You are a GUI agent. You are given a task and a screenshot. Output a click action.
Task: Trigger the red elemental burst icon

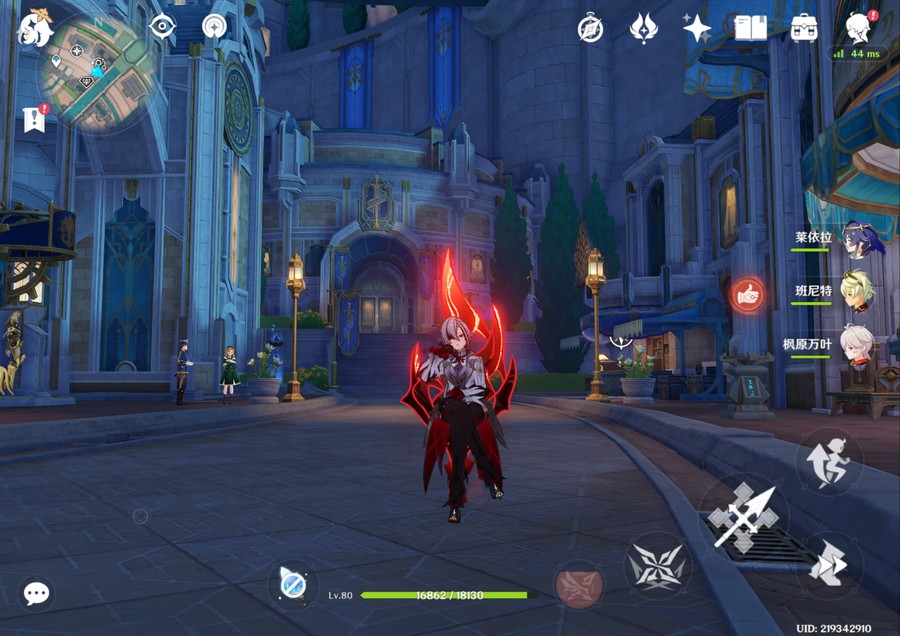[579, 585]
